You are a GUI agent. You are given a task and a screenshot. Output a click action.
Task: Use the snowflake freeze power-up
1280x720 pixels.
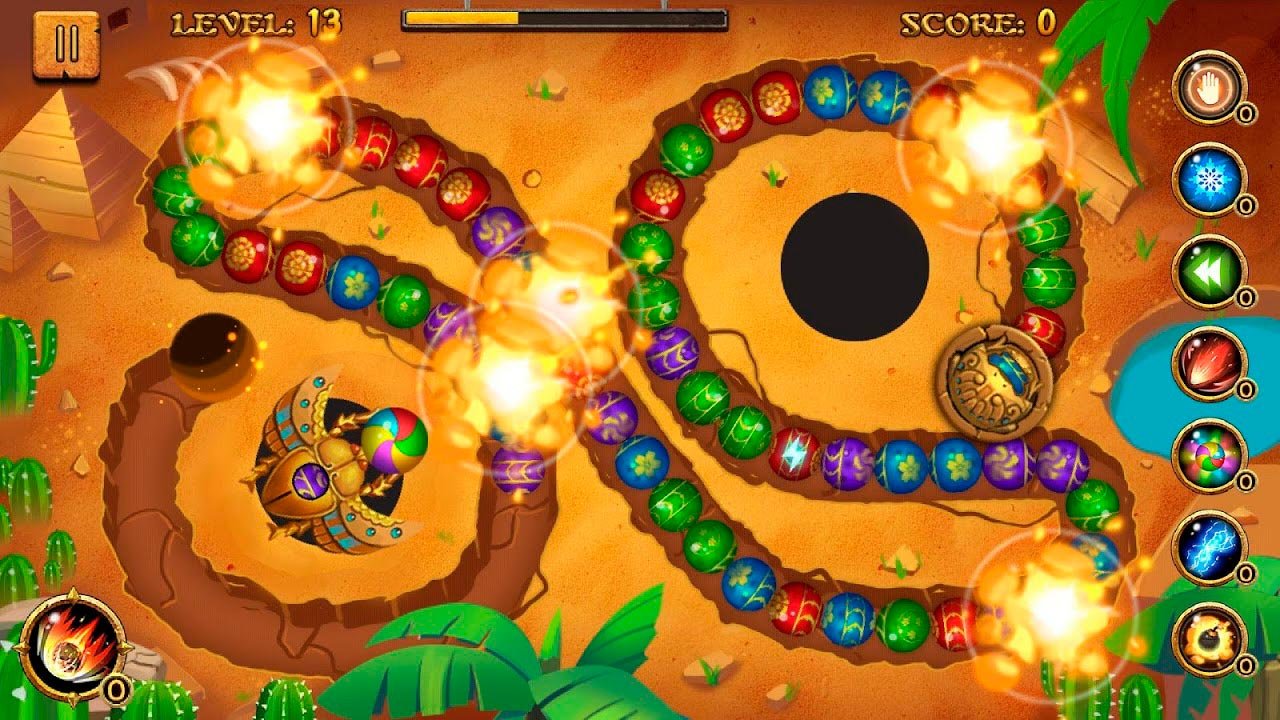point(1209,180)
